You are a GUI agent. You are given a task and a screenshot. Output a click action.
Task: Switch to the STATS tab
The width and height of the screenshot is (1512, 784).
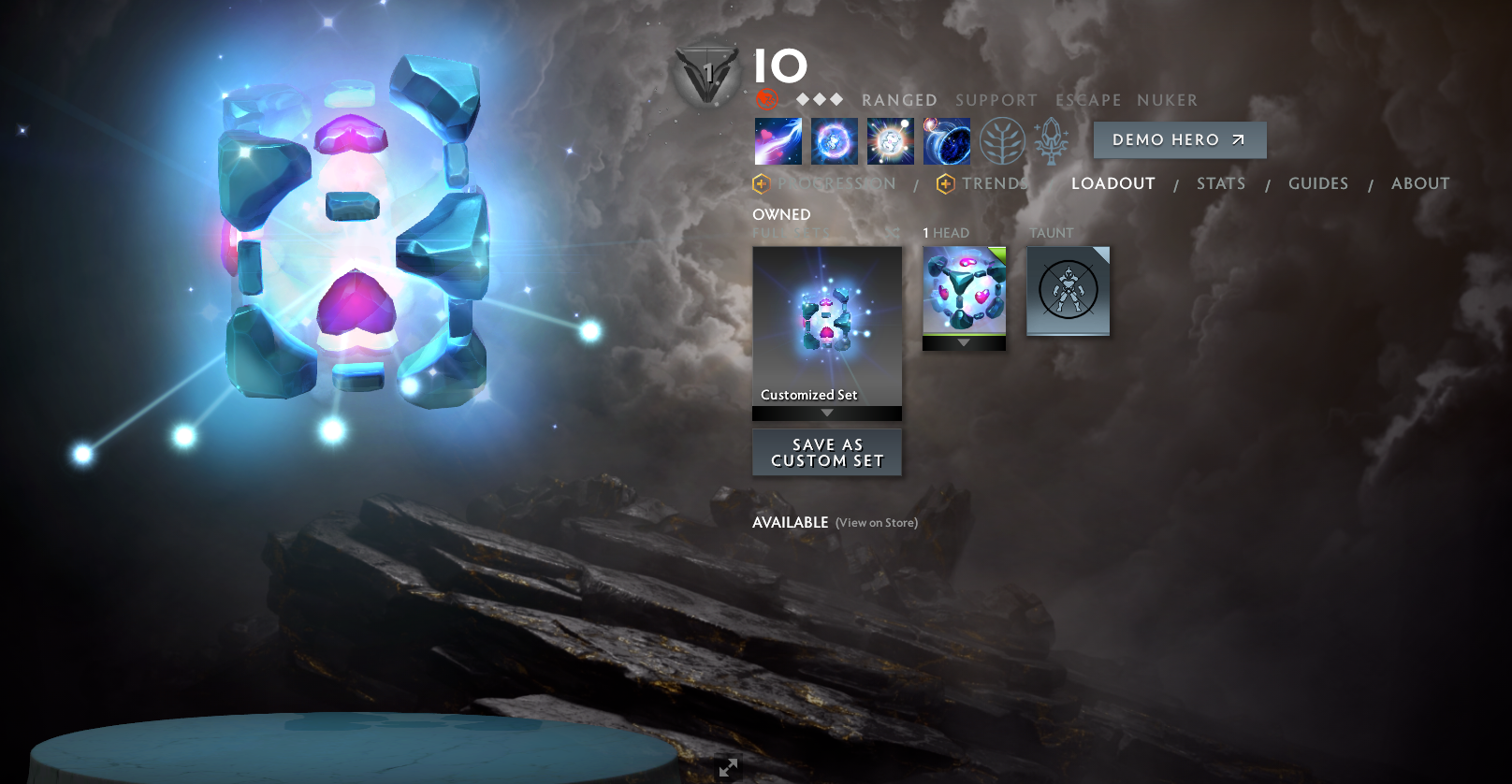tap(1220, 183)
